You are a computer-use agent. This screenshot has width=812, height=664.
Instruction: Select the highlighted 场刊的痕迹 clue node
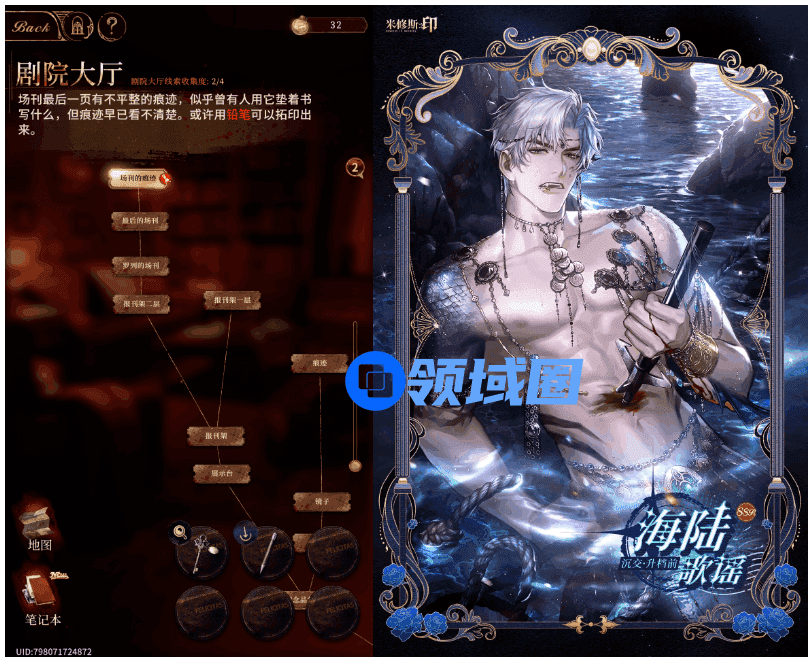pyautogui.click(x=138, y=178)
